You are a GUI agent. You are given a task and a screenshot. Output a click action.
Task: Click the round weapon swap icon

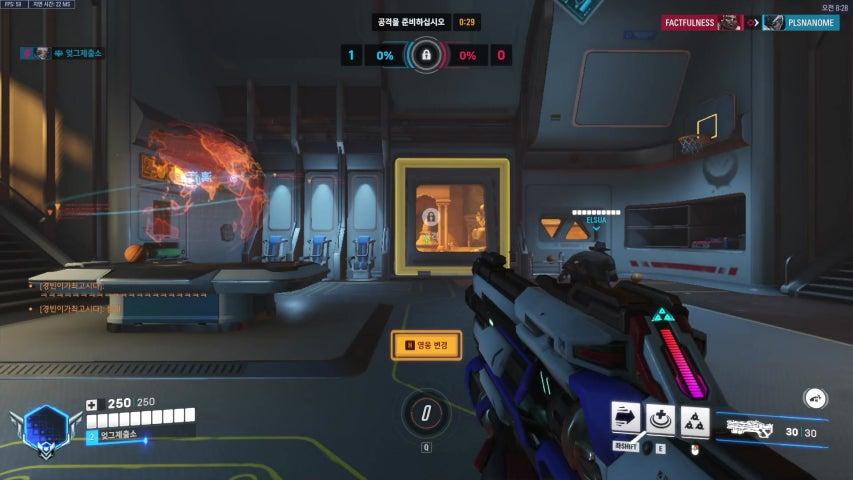click(x=815, y=398)
